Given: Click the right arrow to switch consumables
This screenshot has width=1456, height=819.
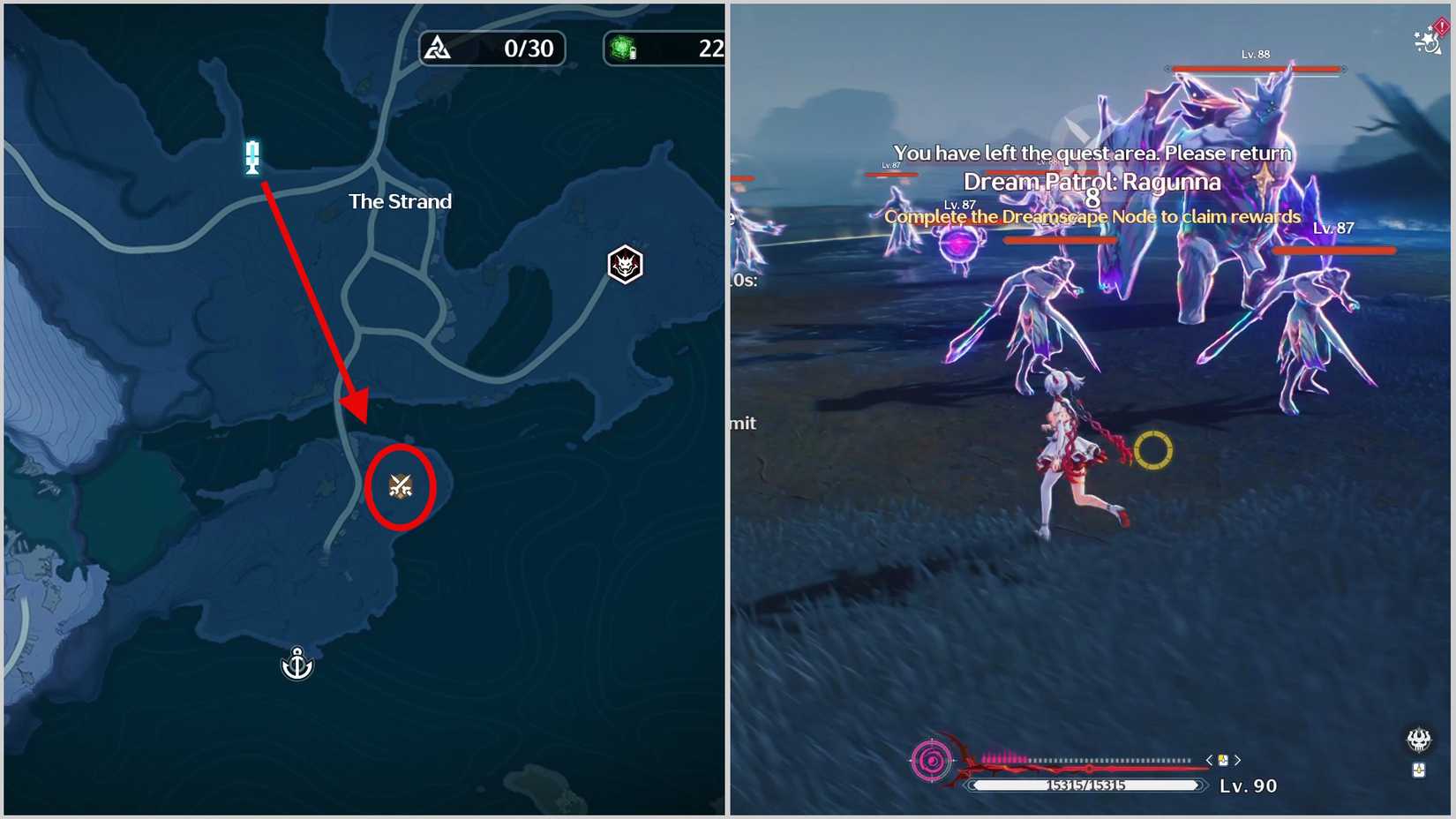Looking at the screenshot, I should 1237,760.
